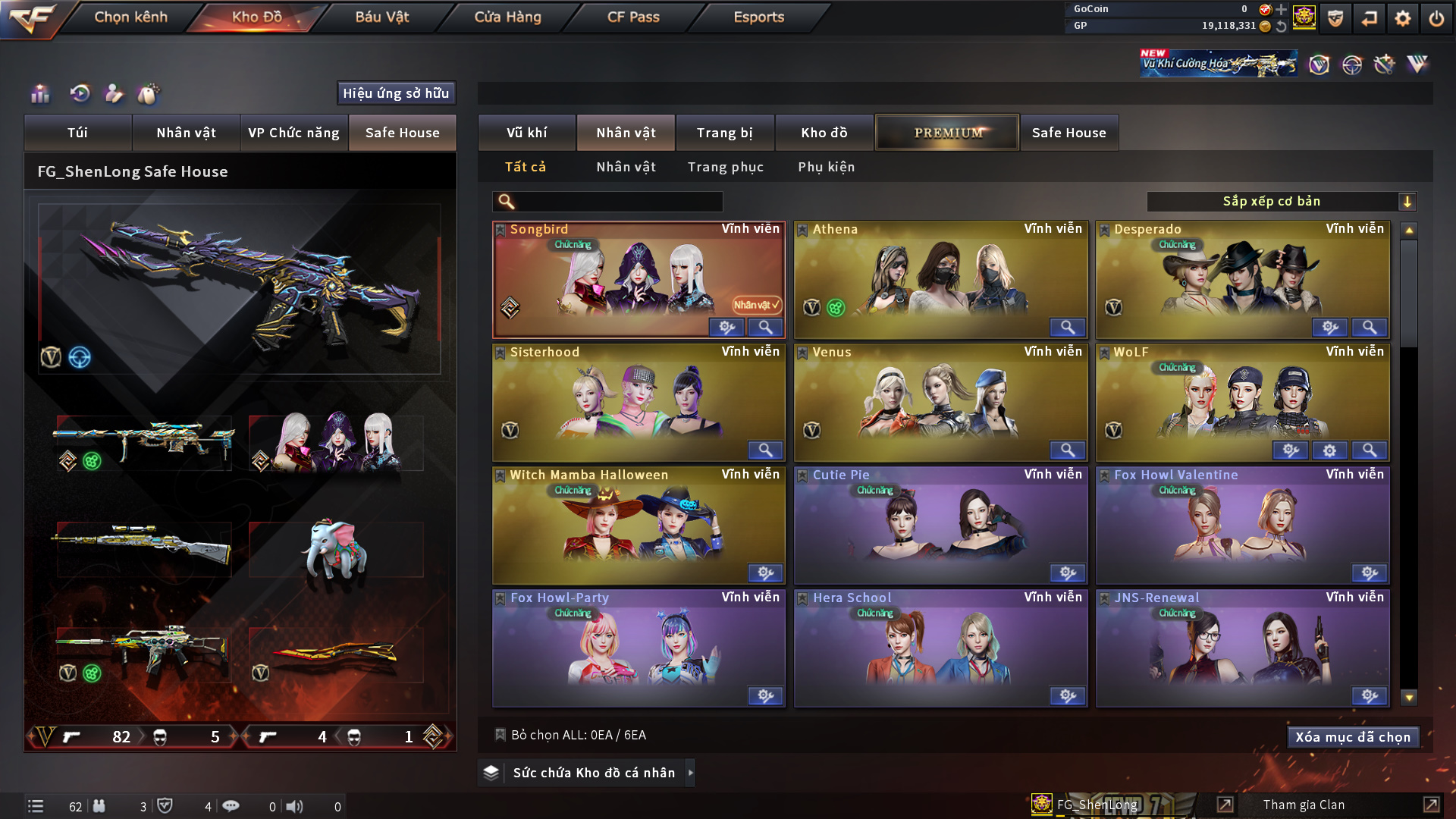This screenshot has height=819, width=1456.
Task: Choose the Witch Mamba Halloween card
Action: tap(639, 525)
